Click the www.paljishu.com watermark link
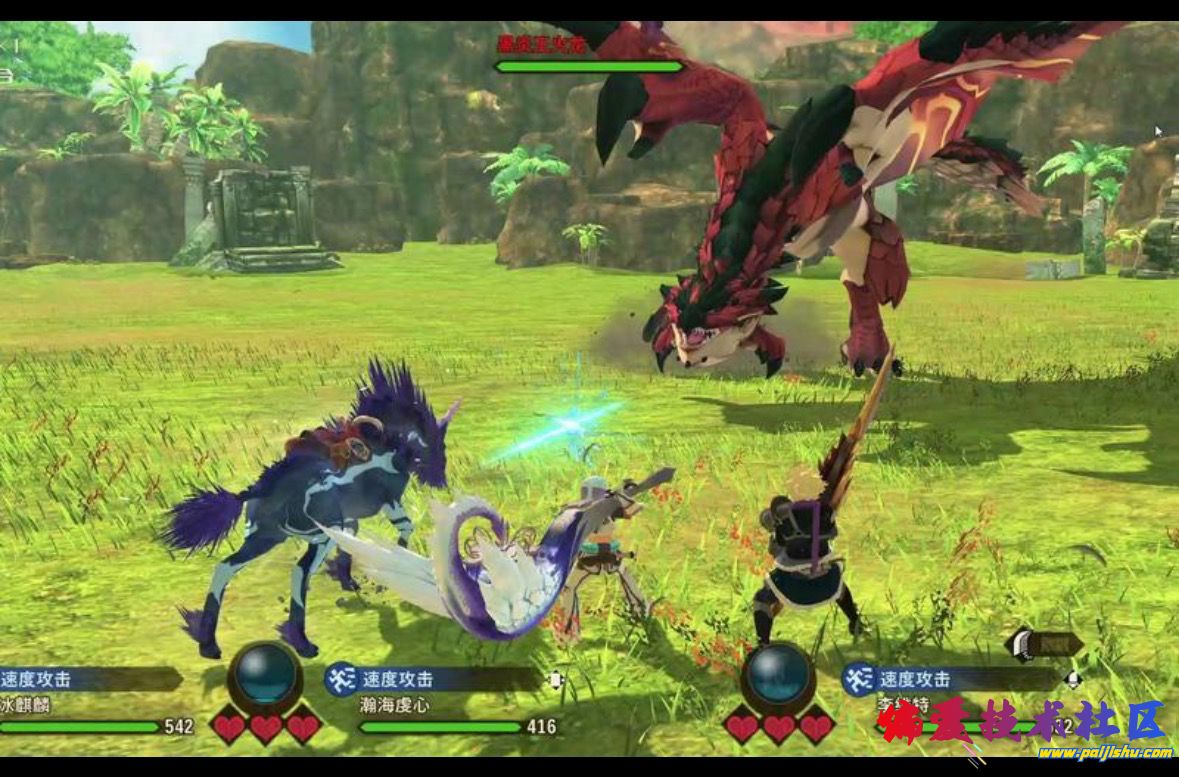The image size is (1179, 777). pos(1104,752)
